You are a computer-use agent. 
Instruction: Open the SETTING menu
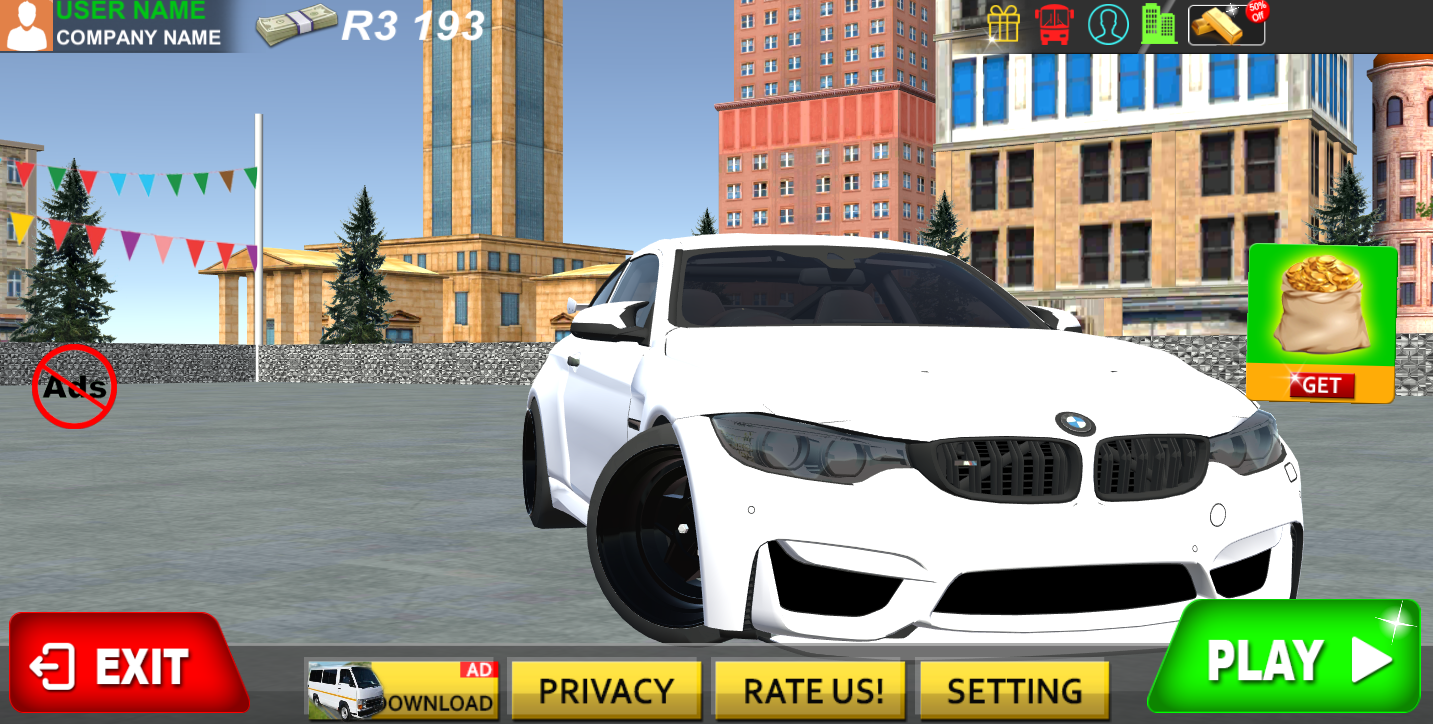point(1015,688)
